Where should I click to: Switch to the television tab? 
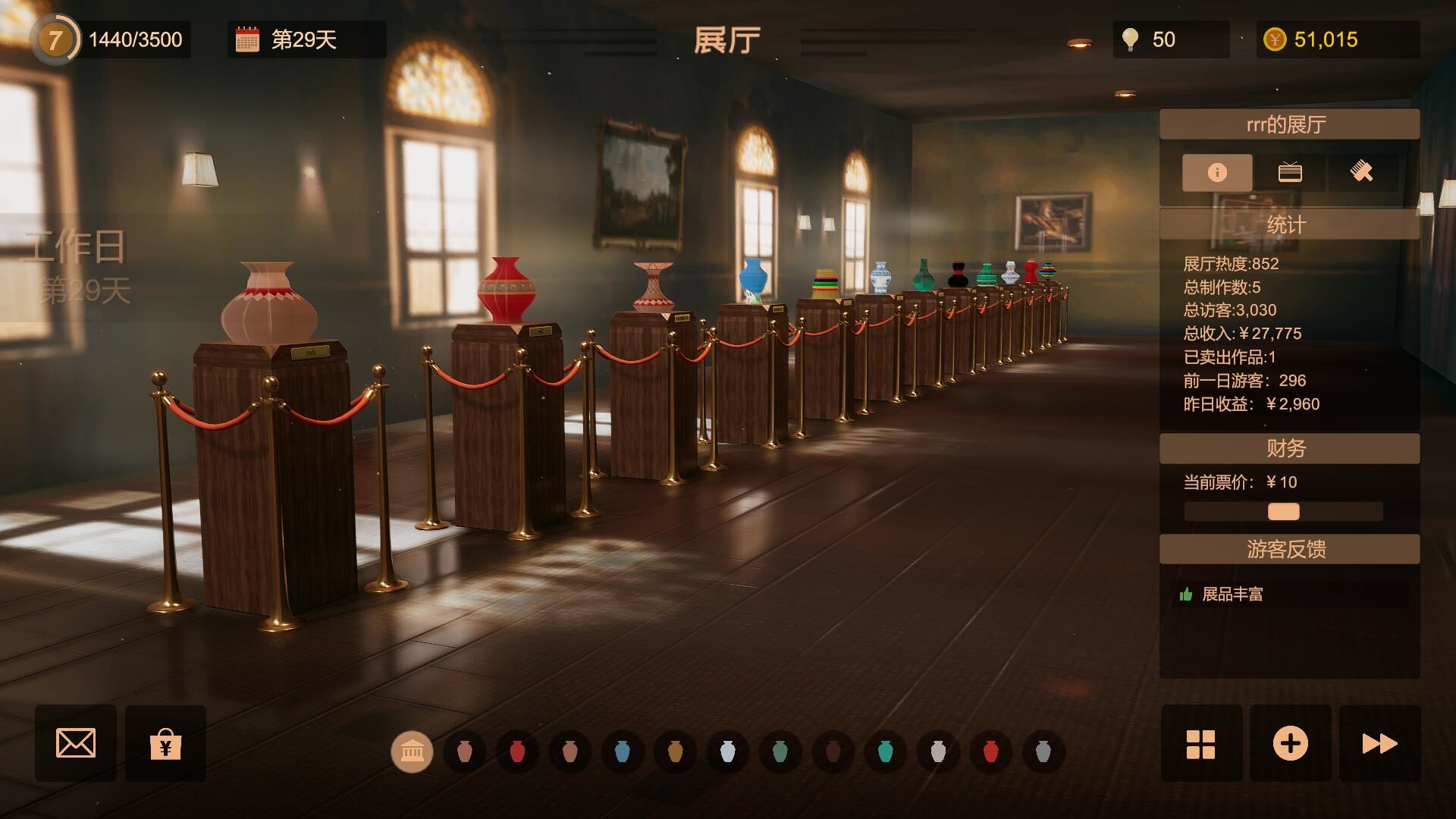(1290, 173)
